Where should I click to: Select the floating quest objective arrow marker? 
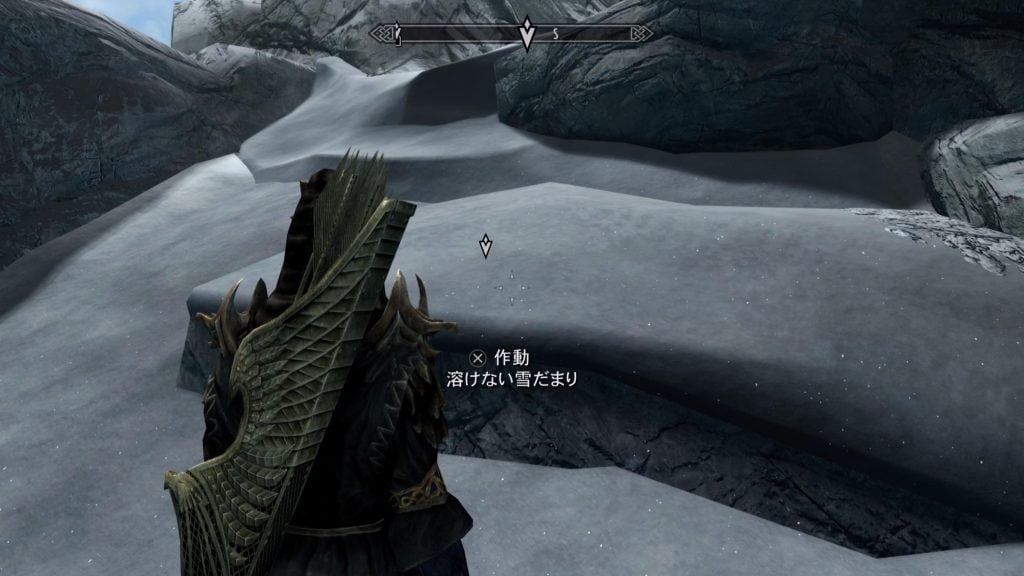pyautogui.click(x=486, y=245)
